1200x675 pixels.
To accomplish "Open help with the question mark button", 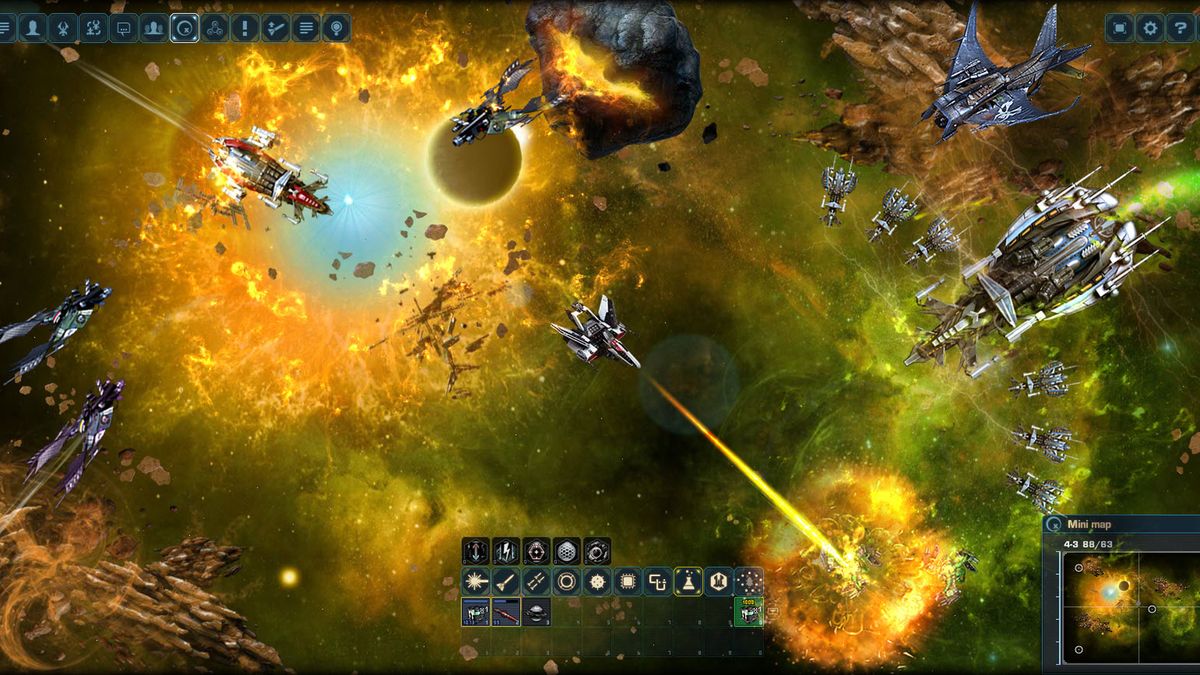I will 1180,28.
